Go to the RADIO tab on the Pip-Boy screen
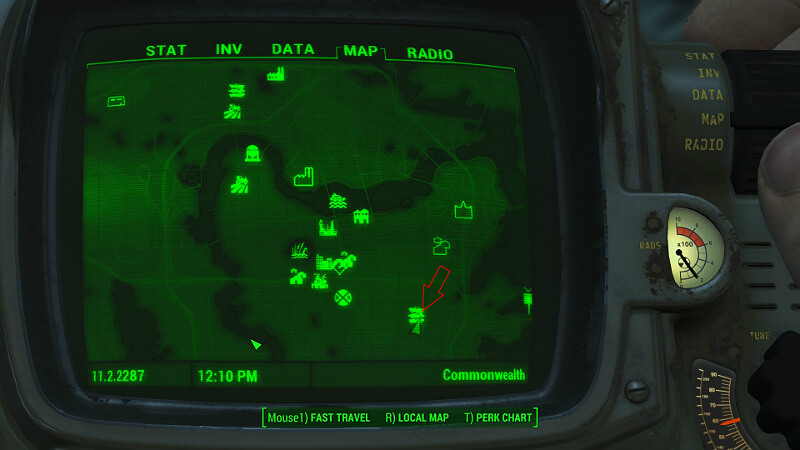This screenshot has width=800, height=450. pos(430,54)
